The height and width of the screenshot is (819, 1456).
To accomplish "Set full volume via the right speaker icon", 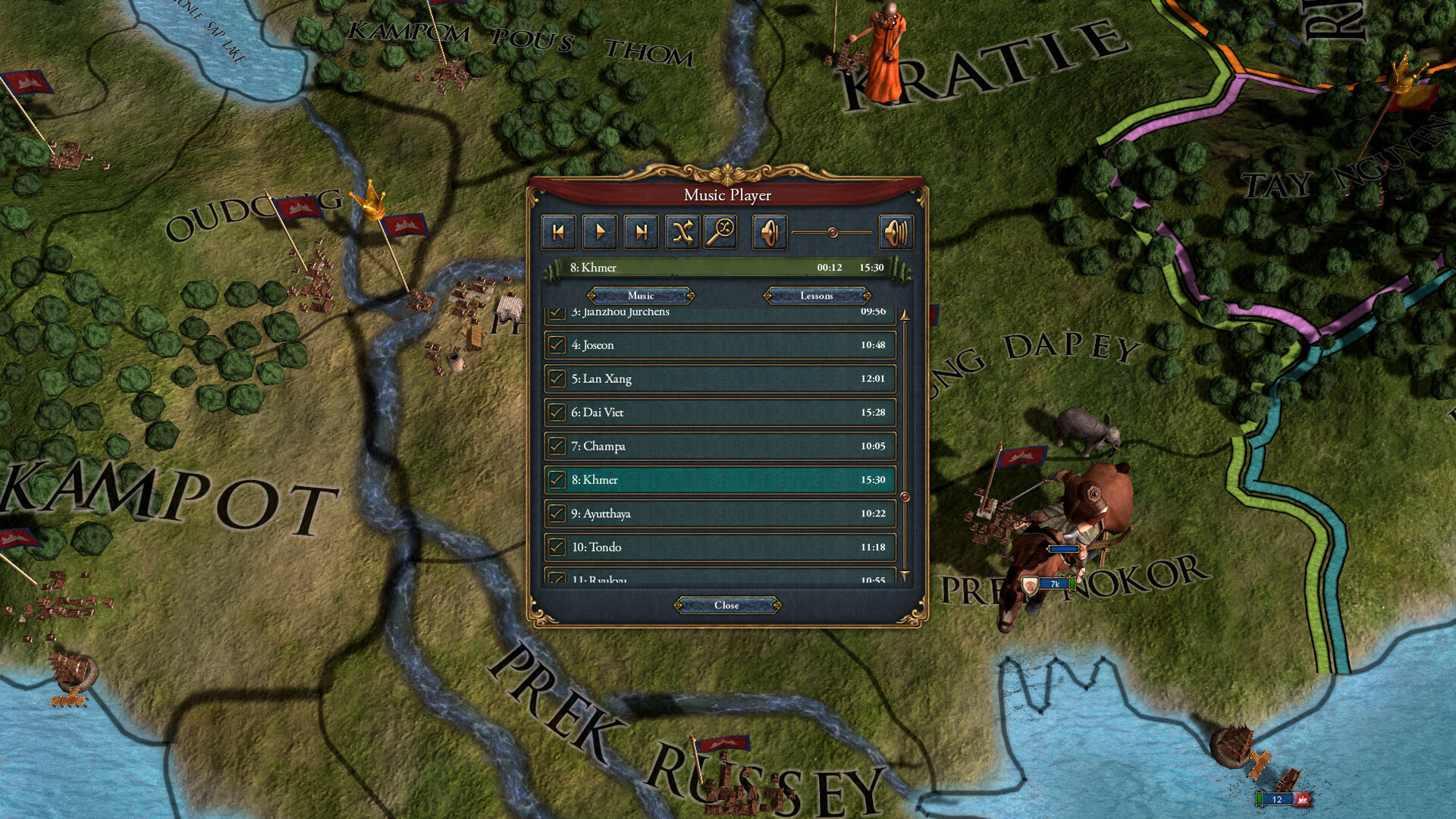I will (897, 232).
